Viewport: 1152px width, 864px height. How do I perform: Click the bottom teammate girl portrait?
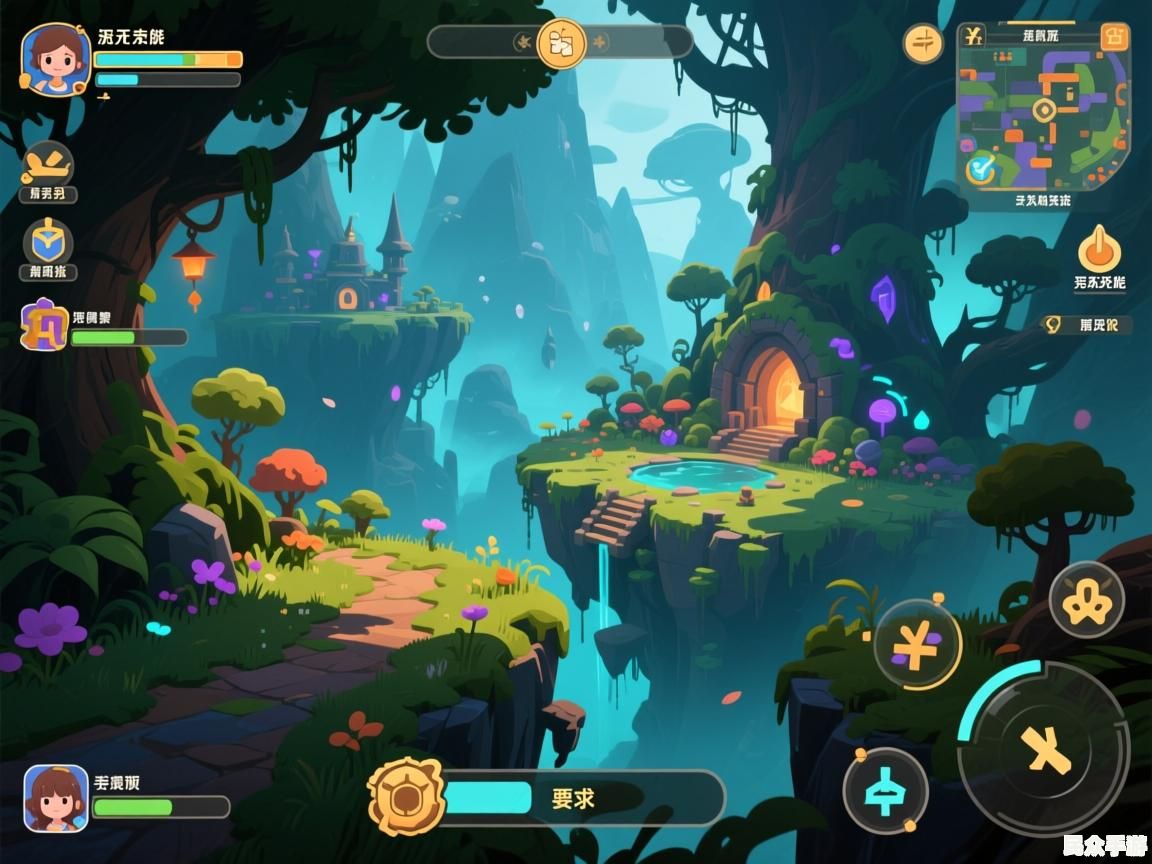pos(56,798)
